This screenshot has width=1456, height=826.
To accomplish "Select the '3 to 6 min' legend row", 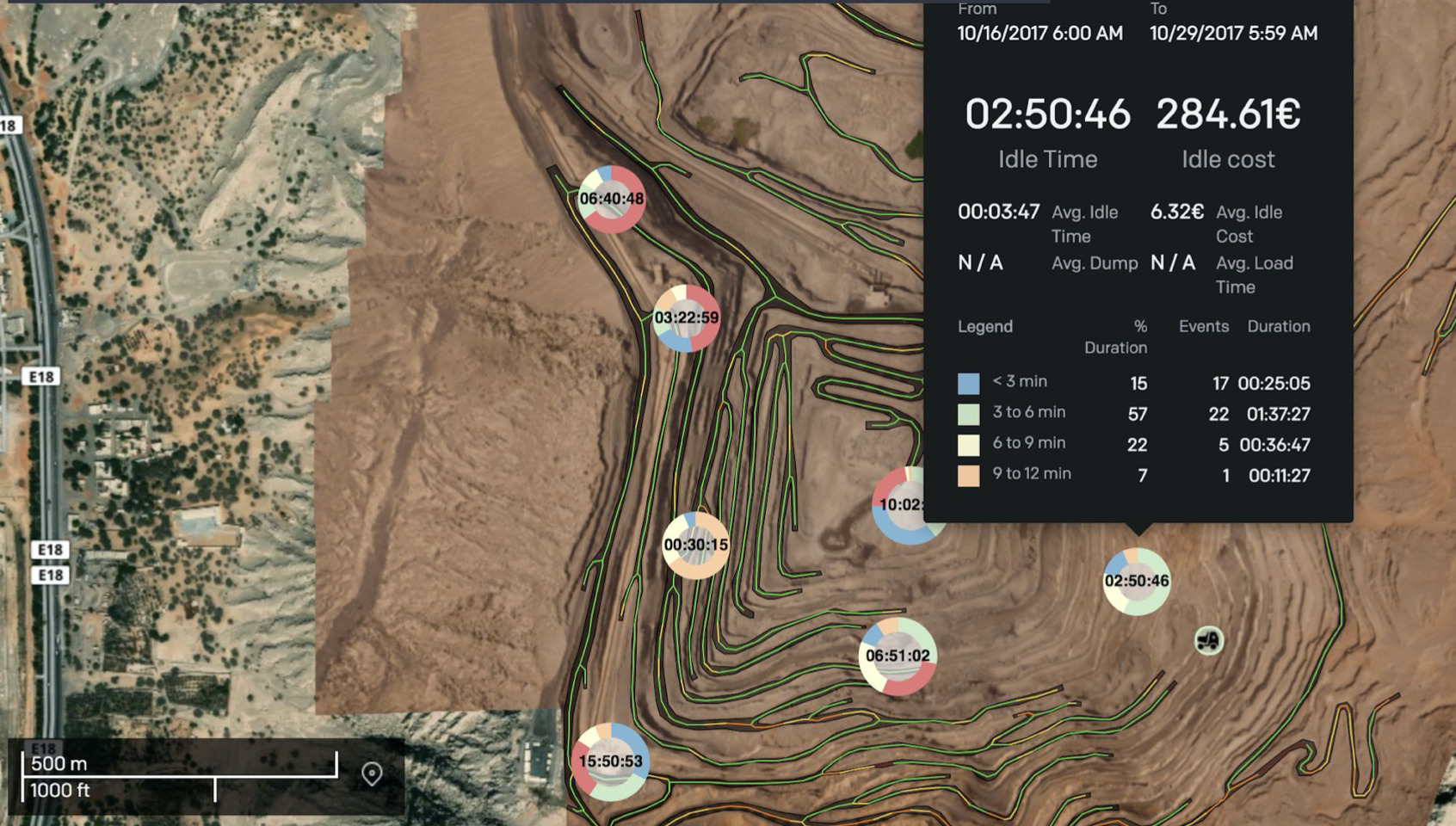I will (1028, 412).
